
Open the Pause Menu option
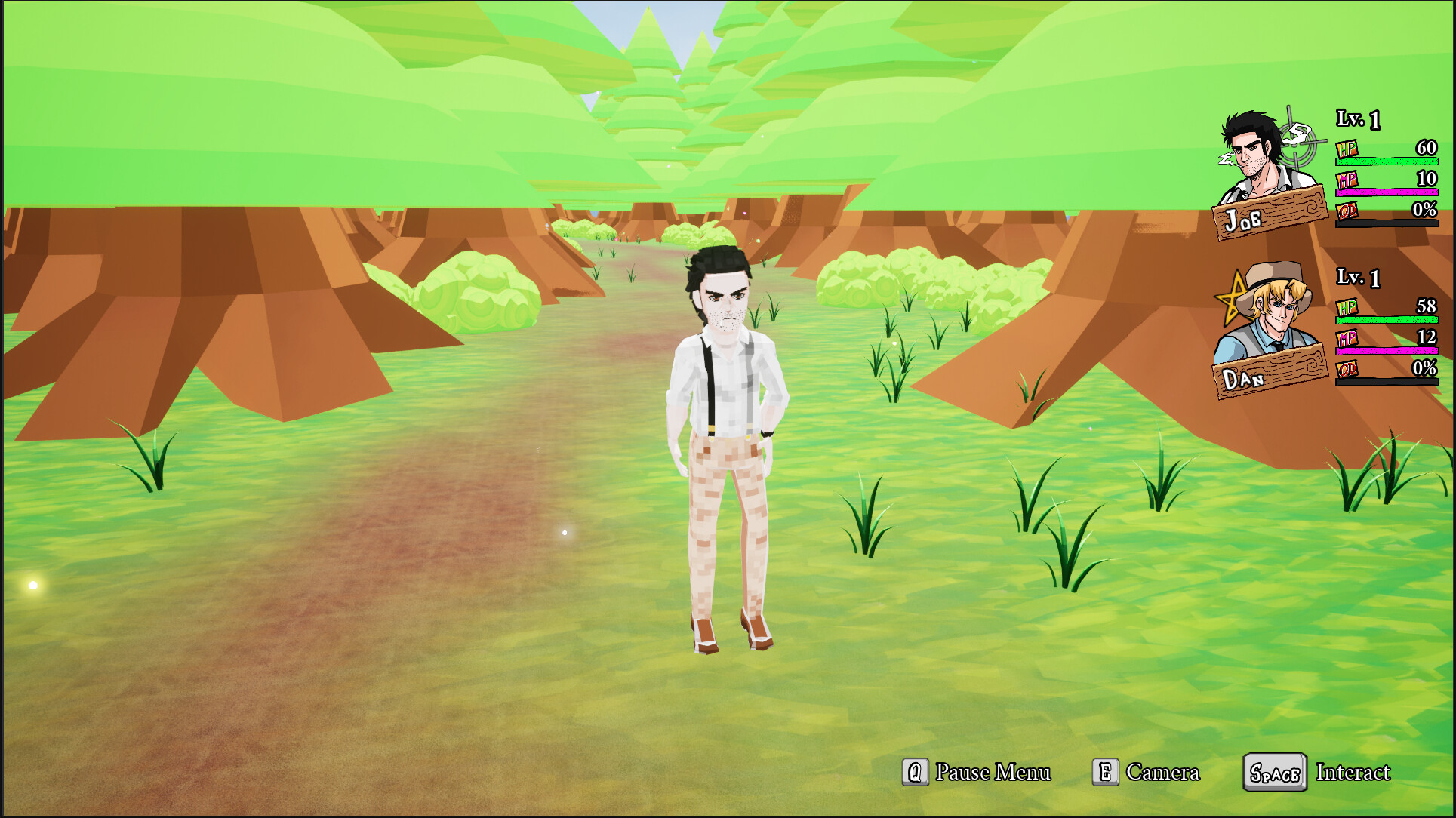pos(993,772)
